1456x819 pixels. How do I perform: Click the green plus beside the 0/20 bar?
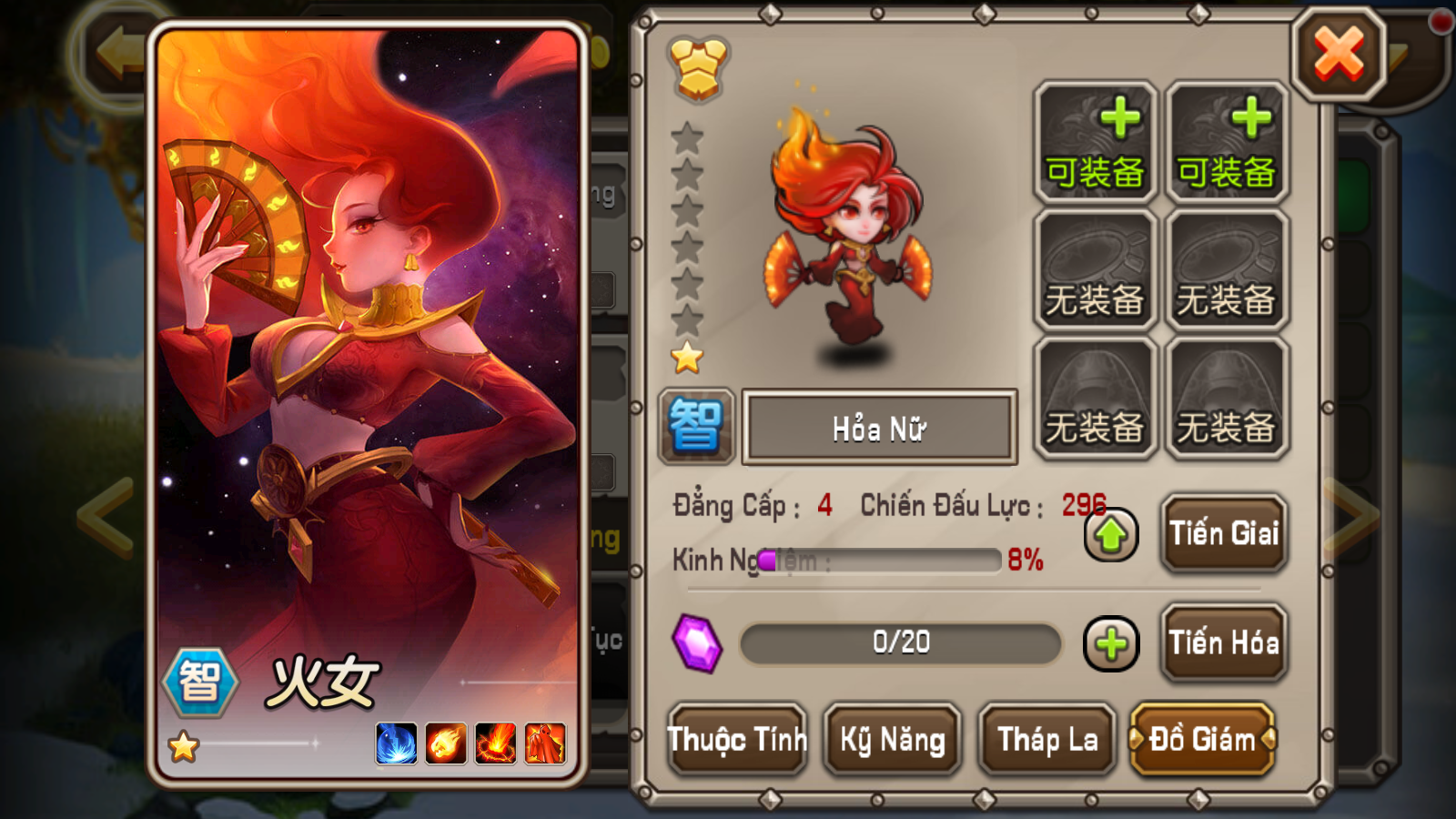click(1110, 643)
